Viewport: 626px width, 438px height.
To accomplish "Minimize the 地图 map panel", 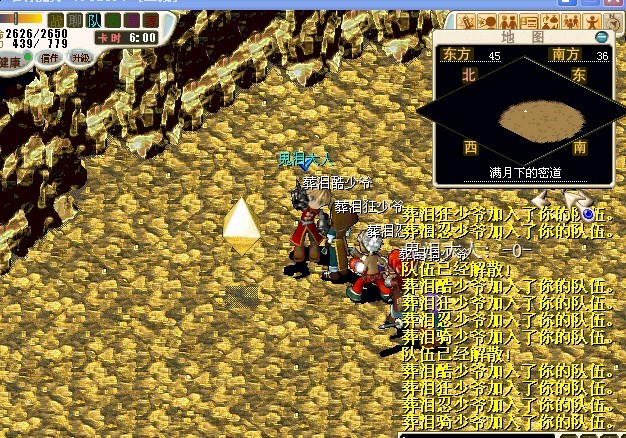I will tap(602, 37).
